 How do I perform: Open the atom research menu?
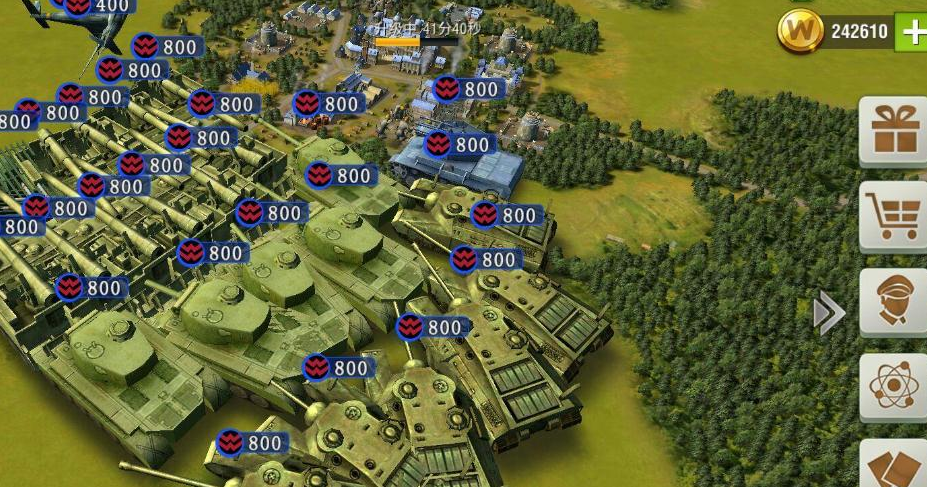point(894,386)
